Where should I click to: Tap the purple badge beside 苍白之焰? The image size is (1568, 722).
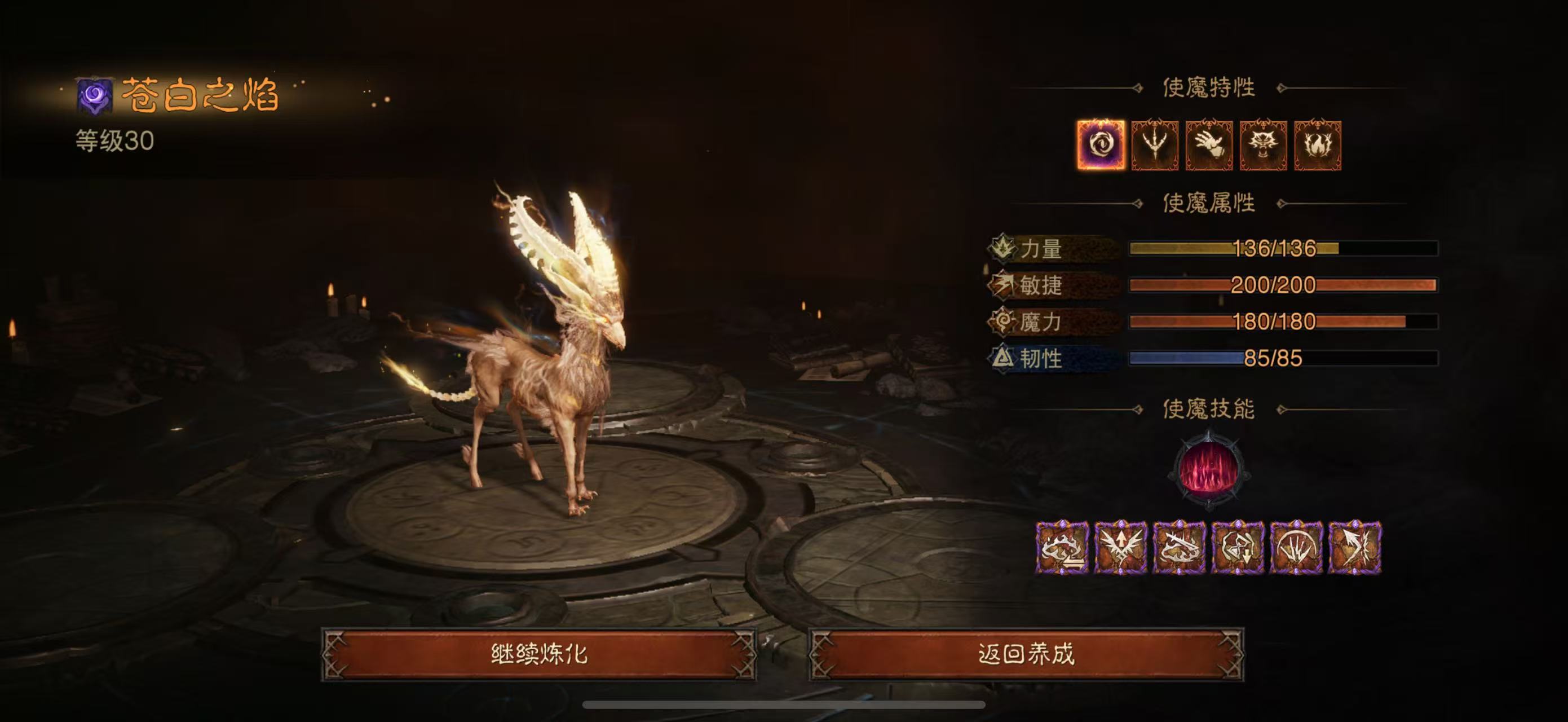tap(94, 95)
